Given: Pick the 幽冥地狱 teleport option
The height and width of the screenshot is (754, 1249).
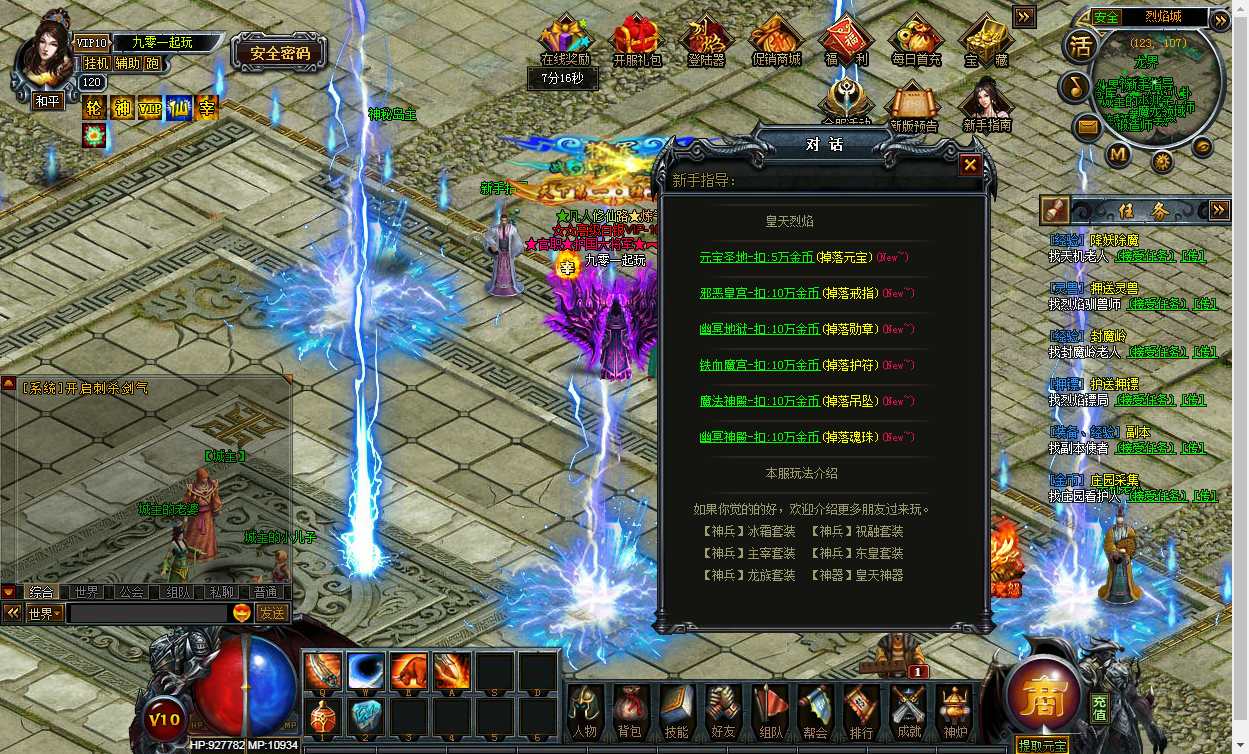Looking at the screenshot, I should 759,329.
